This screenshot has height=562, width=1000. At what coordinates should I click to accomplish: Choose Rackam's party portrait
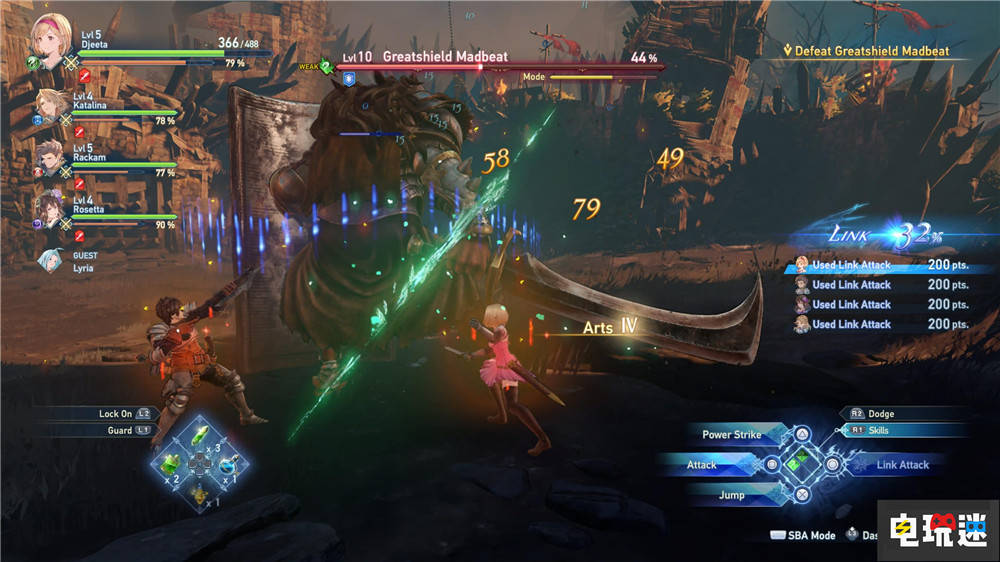pyautogui.click(x=52, y=156)
